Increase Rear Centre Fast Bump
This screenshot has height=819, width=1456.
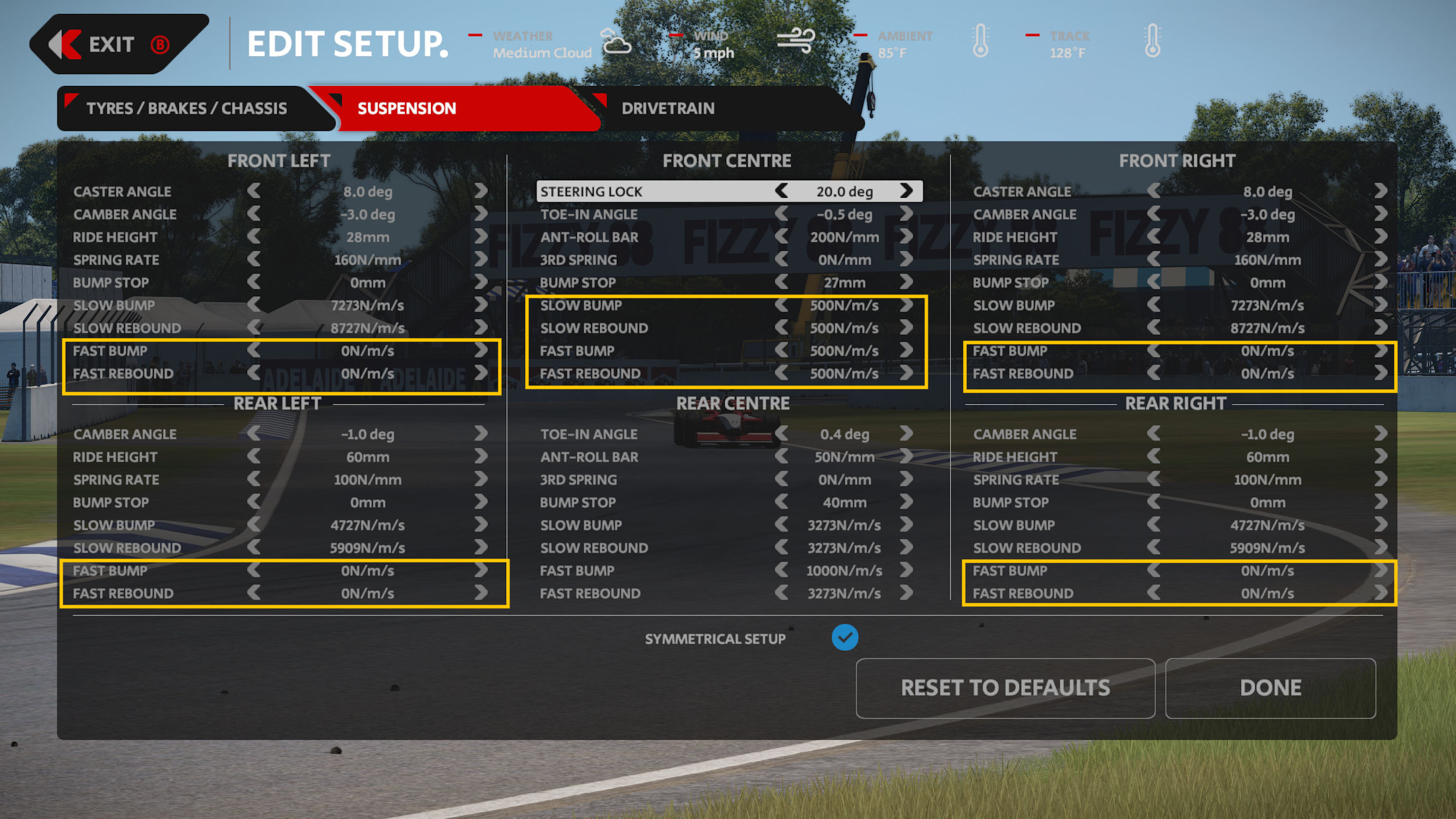tap(906, 571)
